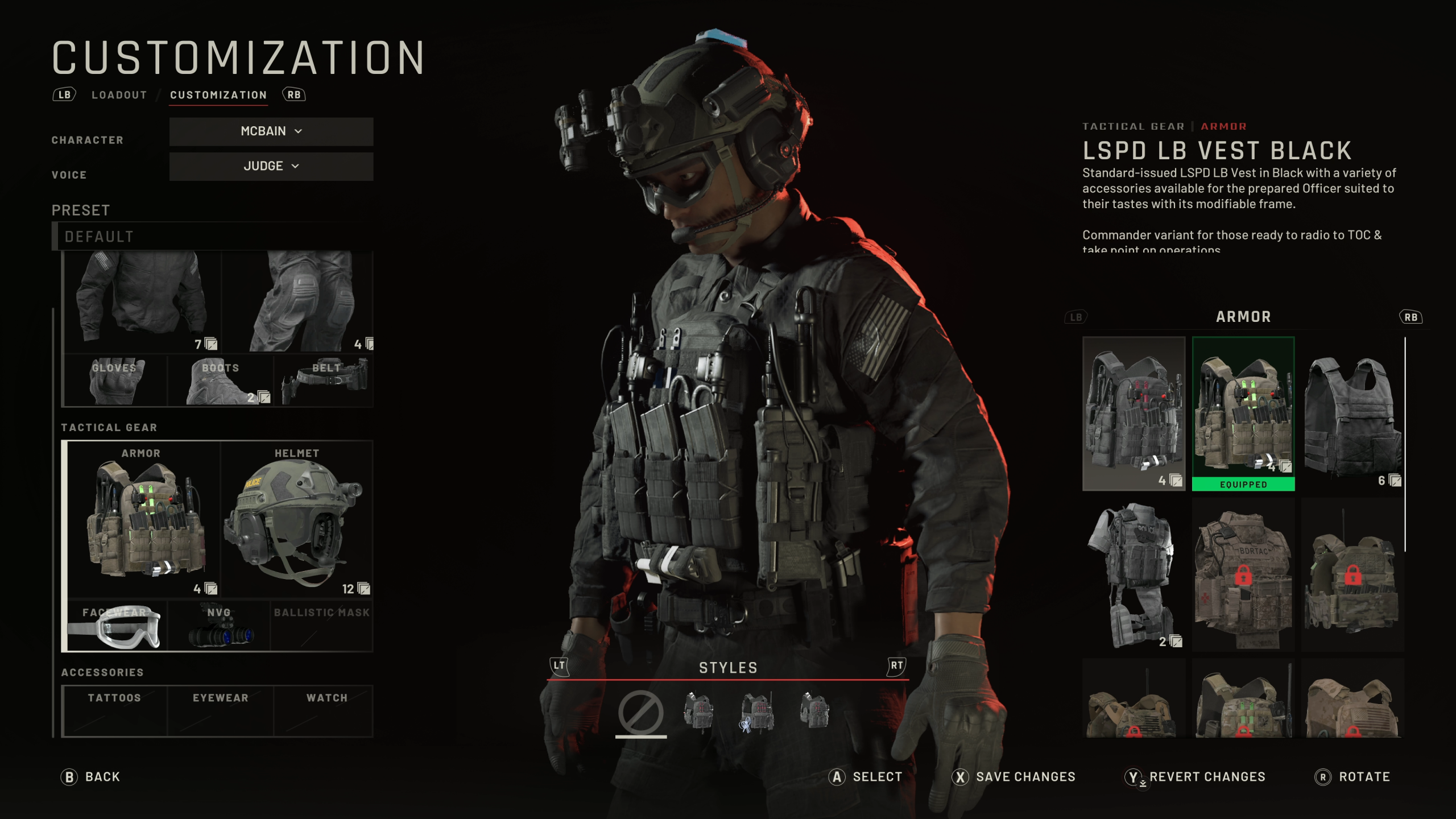Open the Watch accessory slot
Image resolution: width=1456 pixels, height=819 pixels.
(326, 710)
